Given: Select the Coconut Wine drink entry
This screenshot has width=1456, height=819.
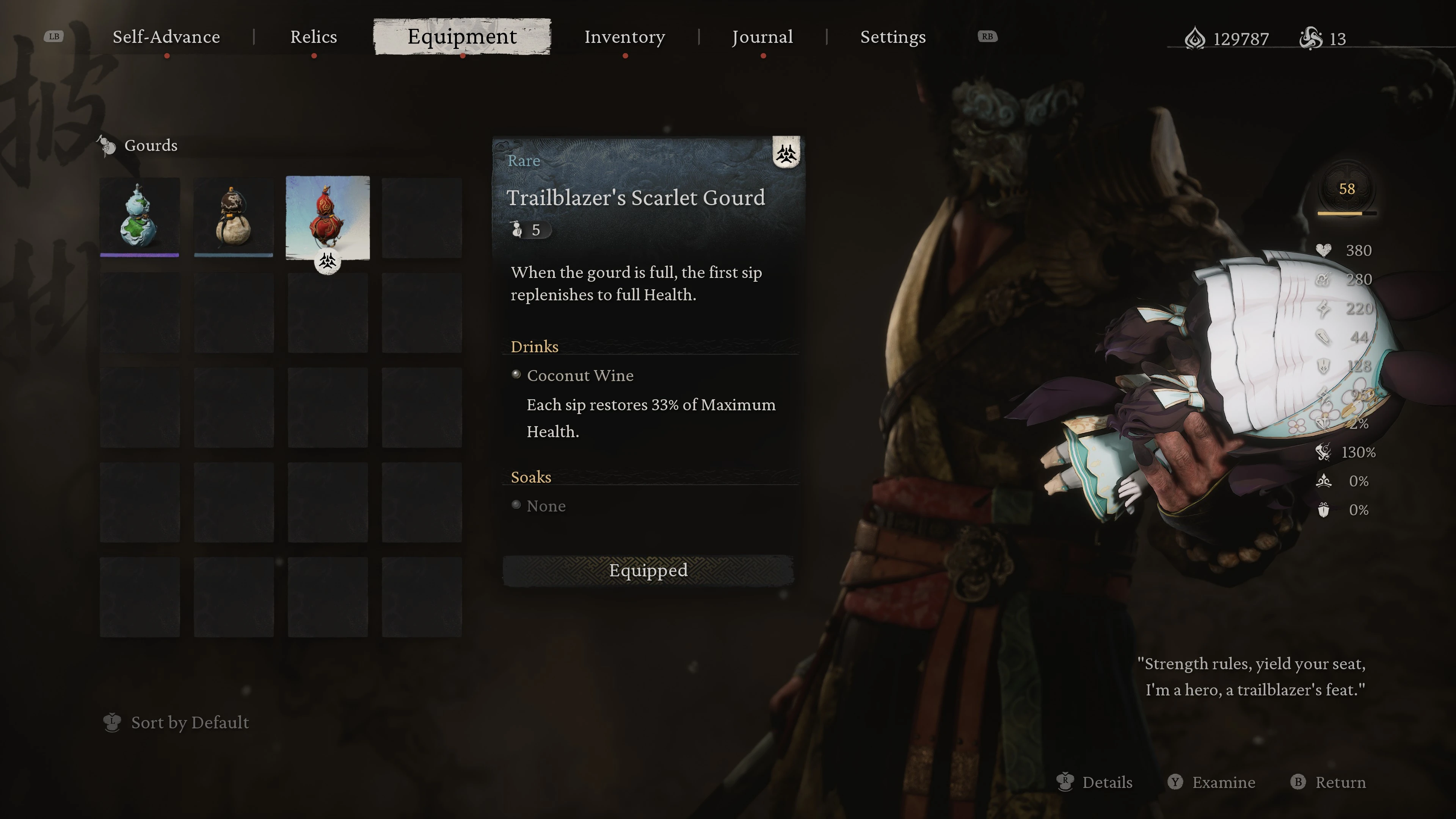Looking at the screenshot, I should coord(580,375).
